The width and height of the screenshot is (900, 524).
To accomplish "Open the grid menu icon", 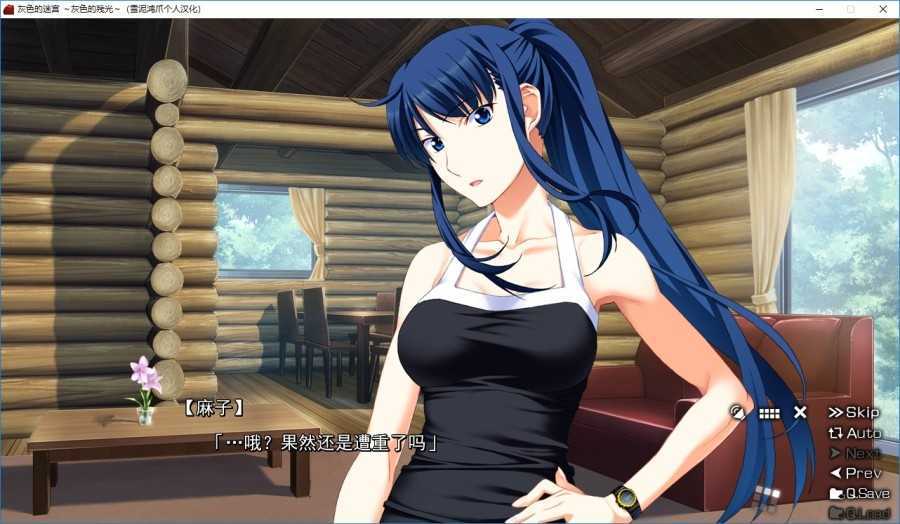I will (x=769, y=412).
